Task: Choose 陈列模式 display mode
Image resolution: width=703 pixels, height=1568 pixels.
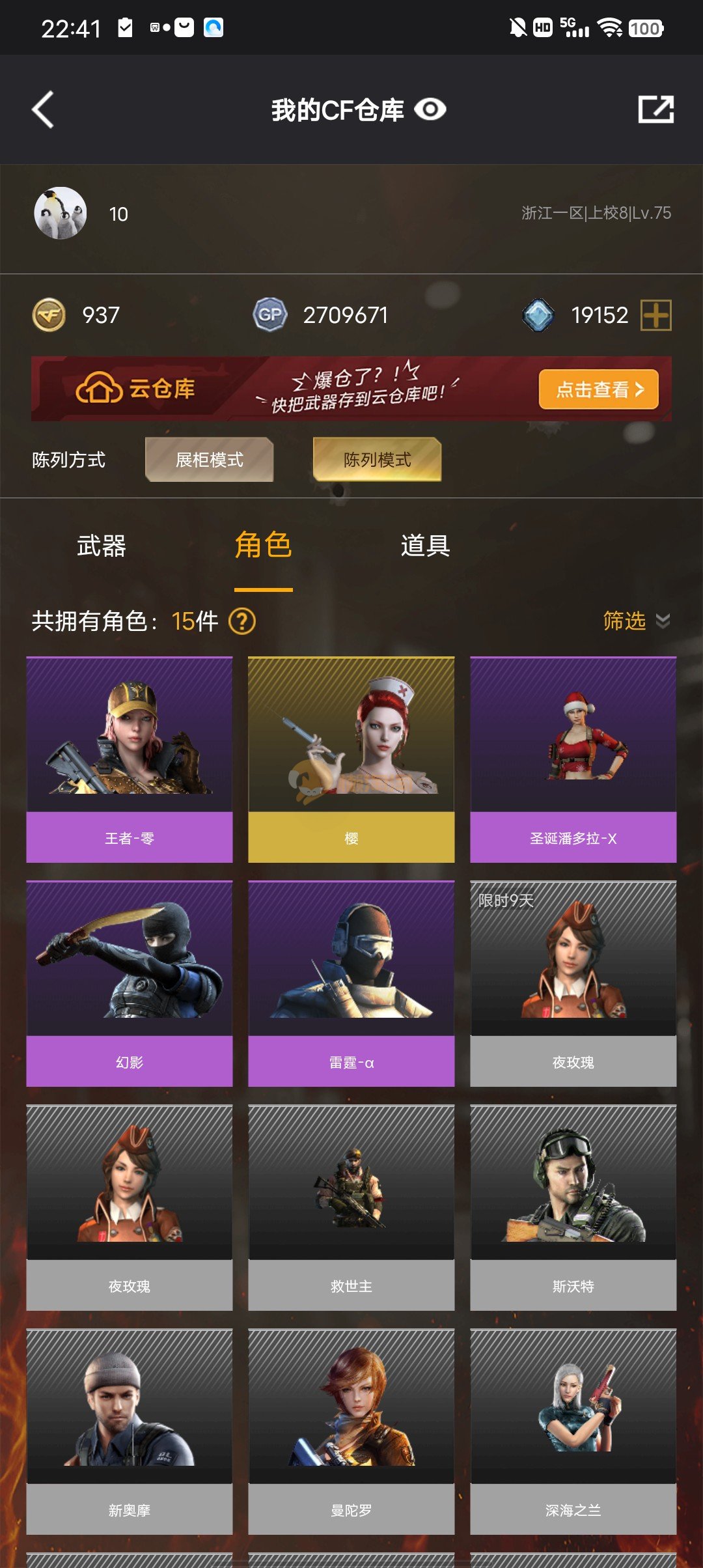Action: (377, 460)
